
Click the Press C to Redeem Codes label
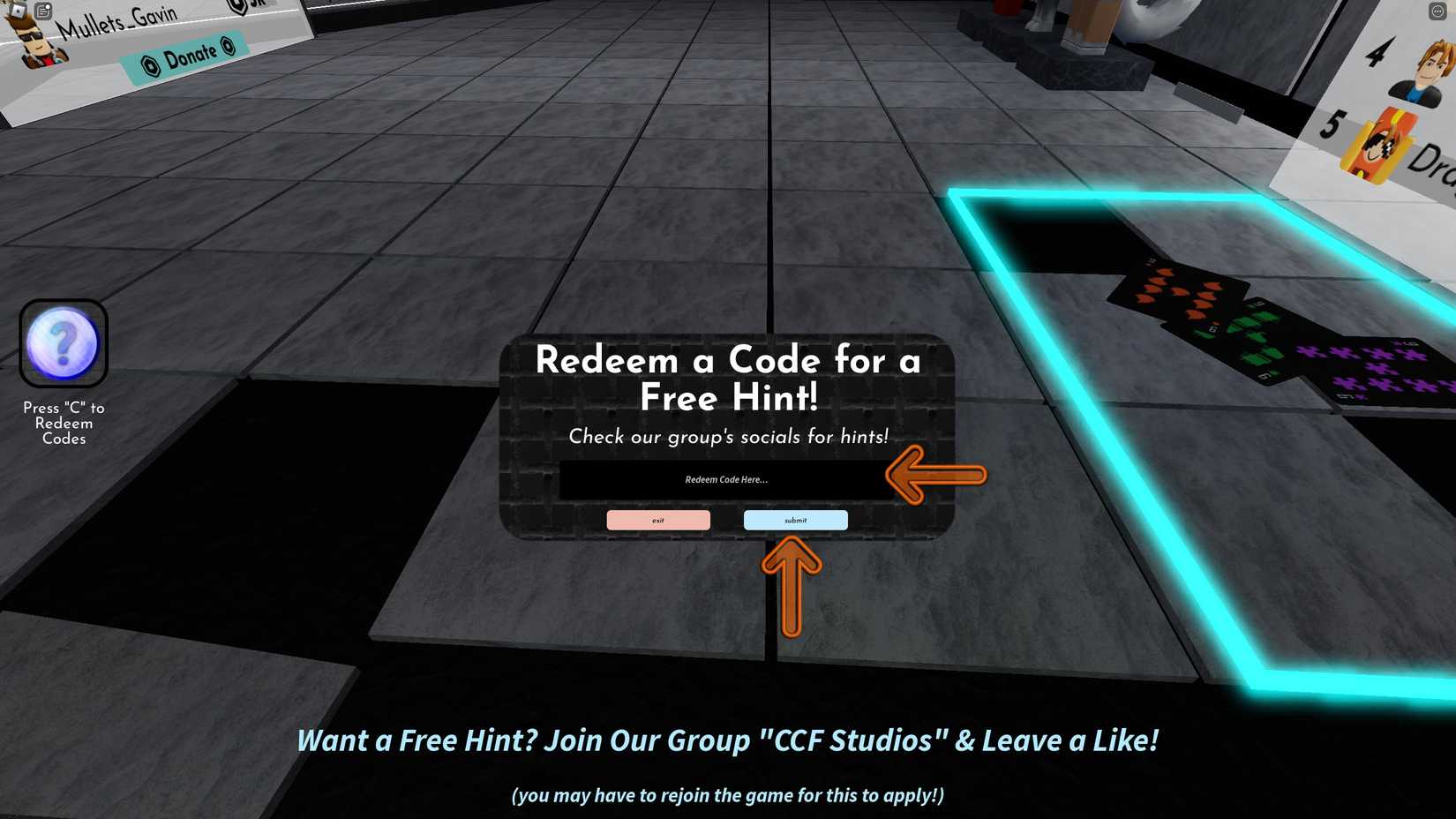(62, 423)
